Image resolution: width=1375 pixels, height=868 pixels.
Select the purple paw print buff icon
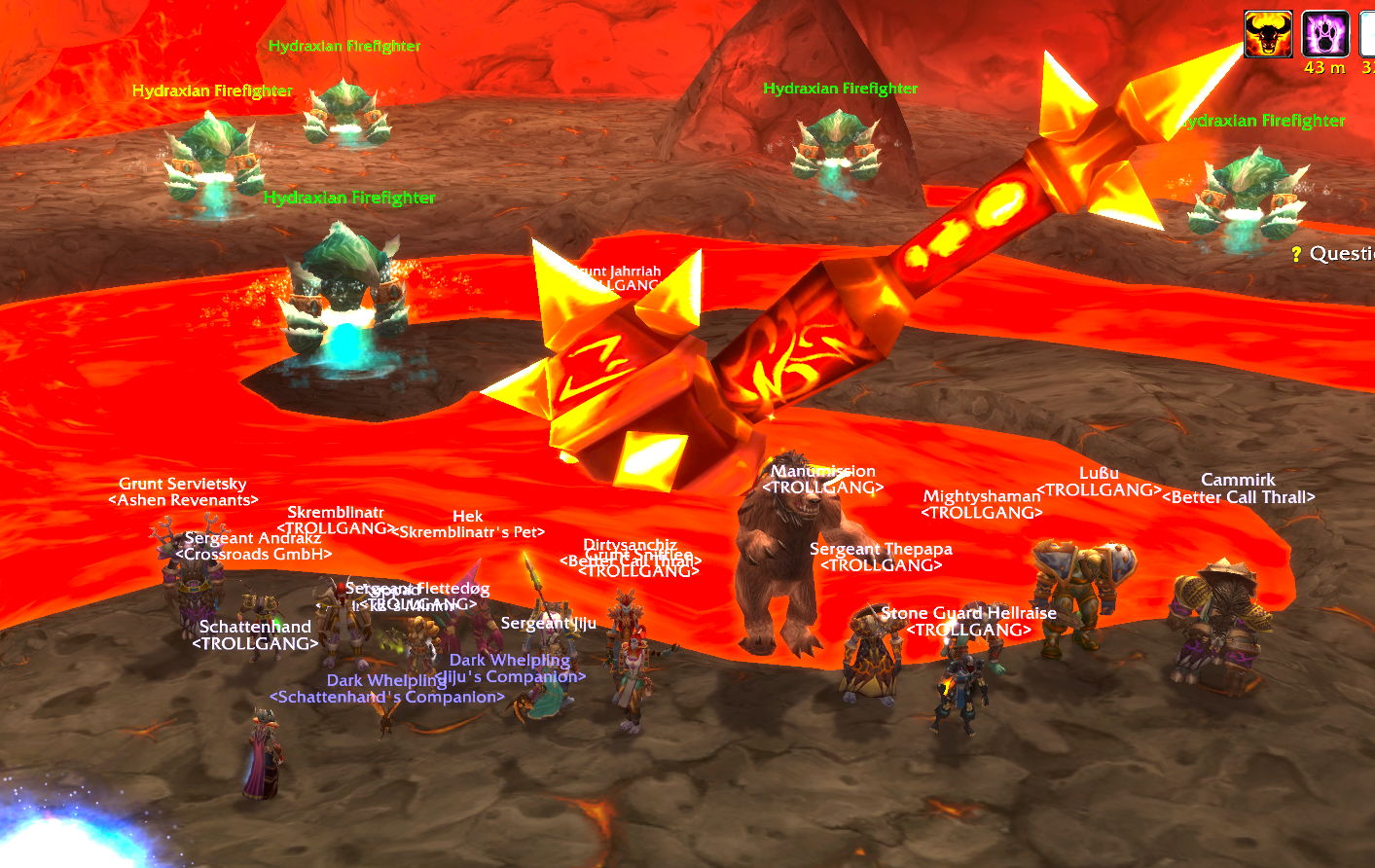tap(1325, 34)
